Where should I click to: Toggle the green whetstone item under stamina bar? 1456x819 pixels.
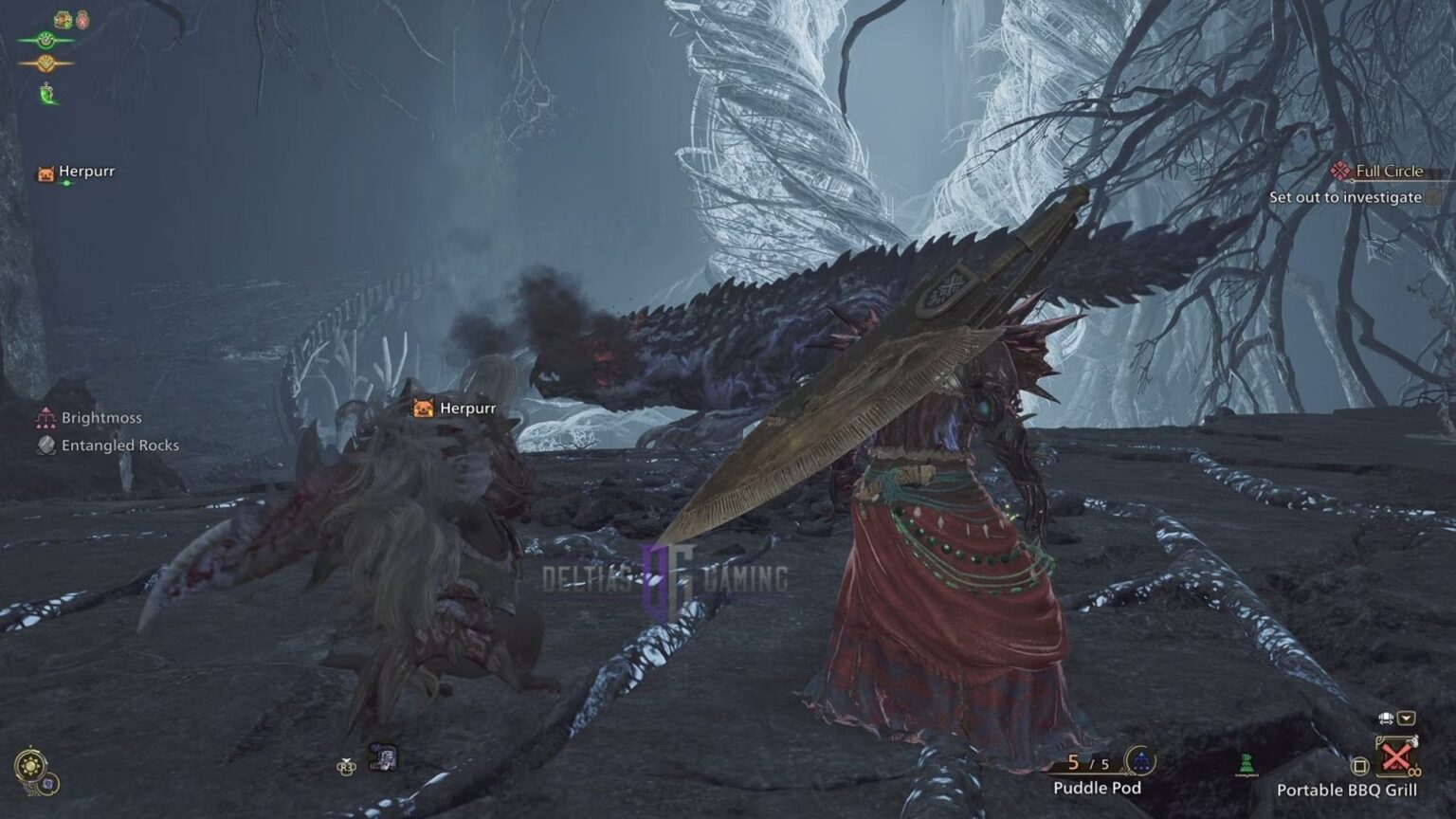45,94
